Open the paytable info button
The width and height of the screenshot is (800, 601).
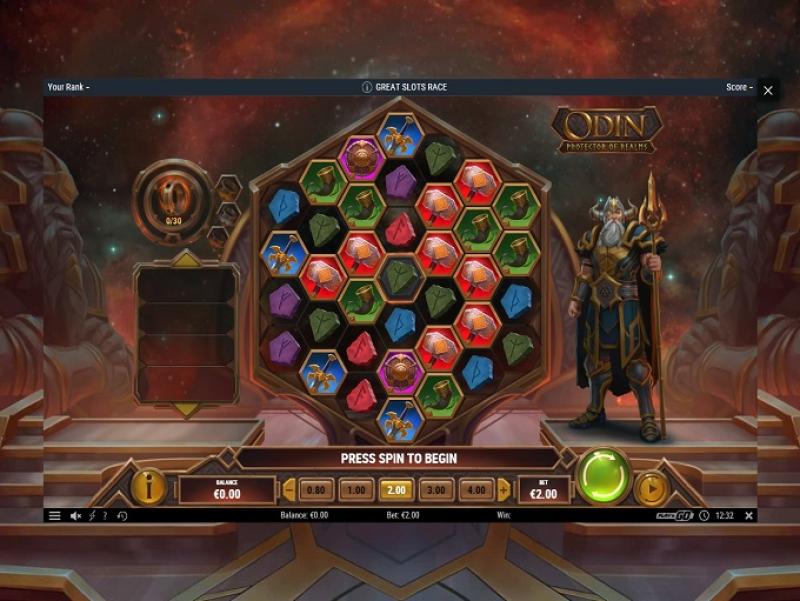(149, 487)
